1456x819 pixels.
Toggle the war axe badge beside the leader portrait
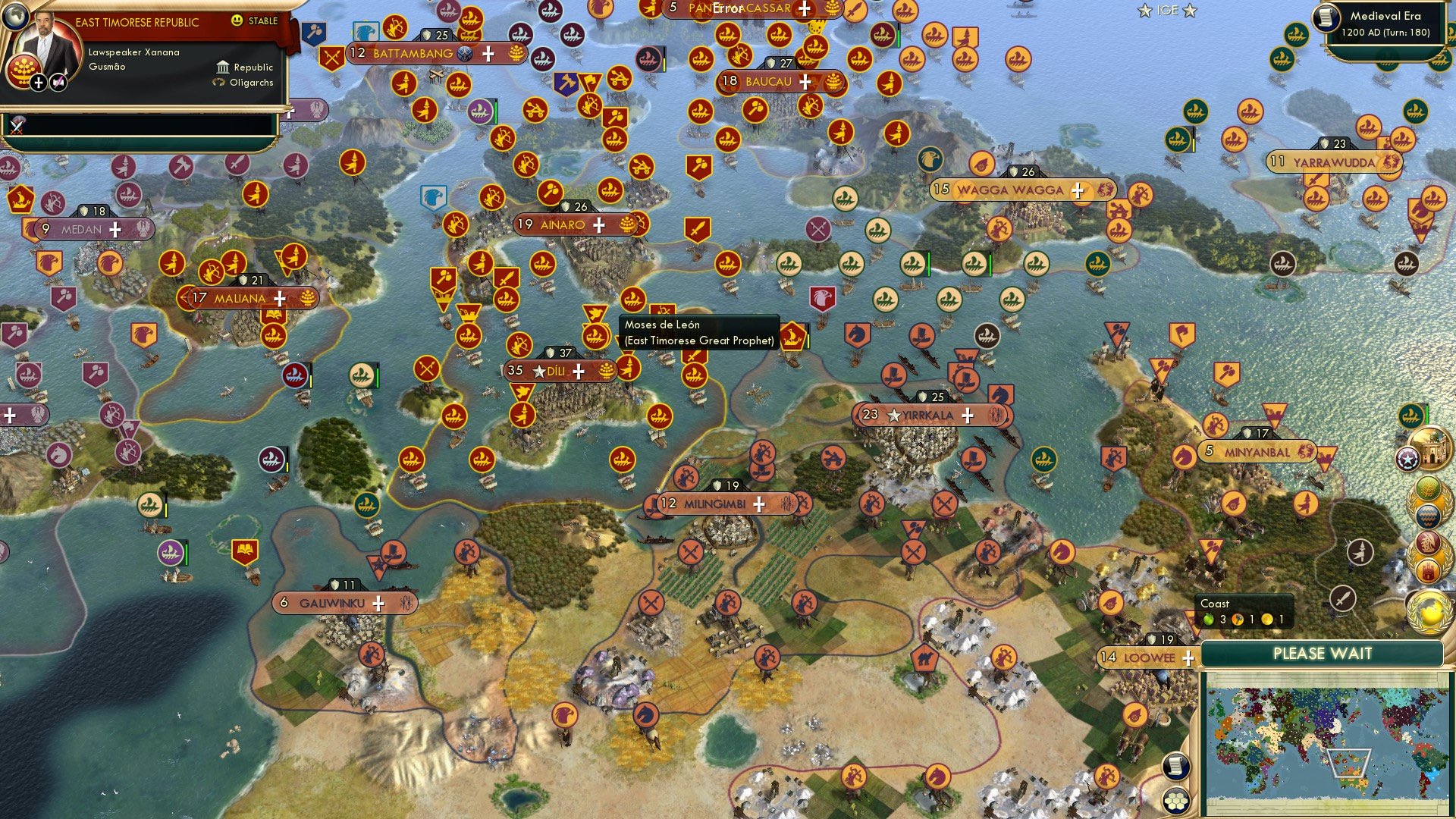tap(58, 83)
